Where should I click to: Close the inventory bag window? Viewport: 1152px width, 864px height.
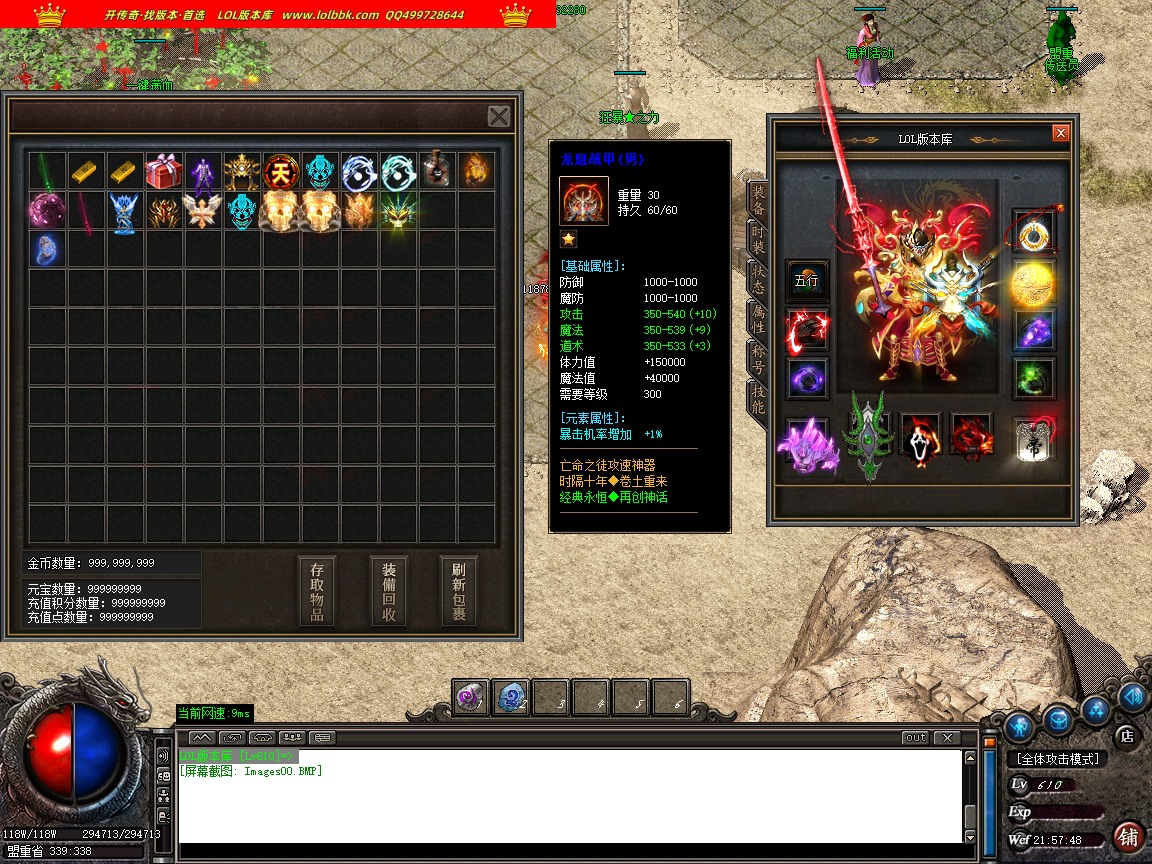499,116
